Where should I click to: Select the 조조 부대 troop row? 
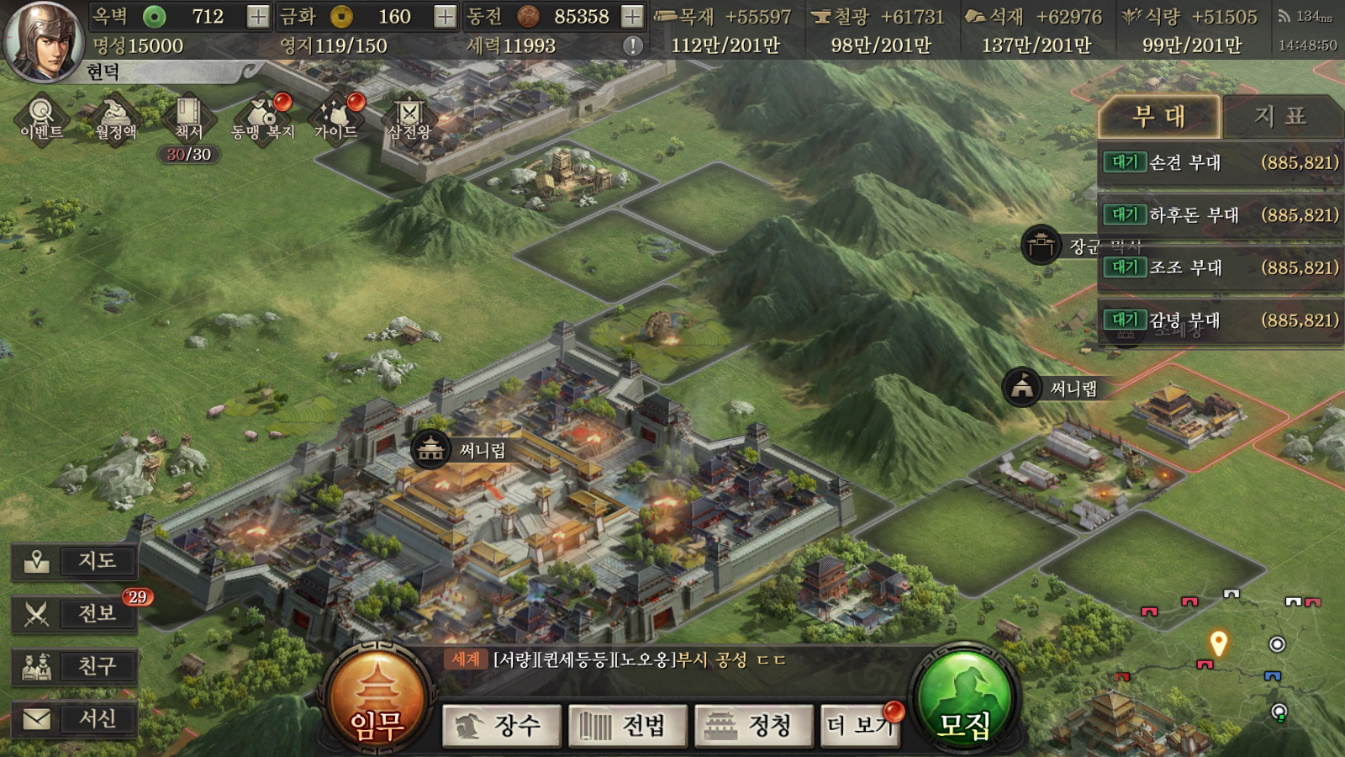[1220, 268]
